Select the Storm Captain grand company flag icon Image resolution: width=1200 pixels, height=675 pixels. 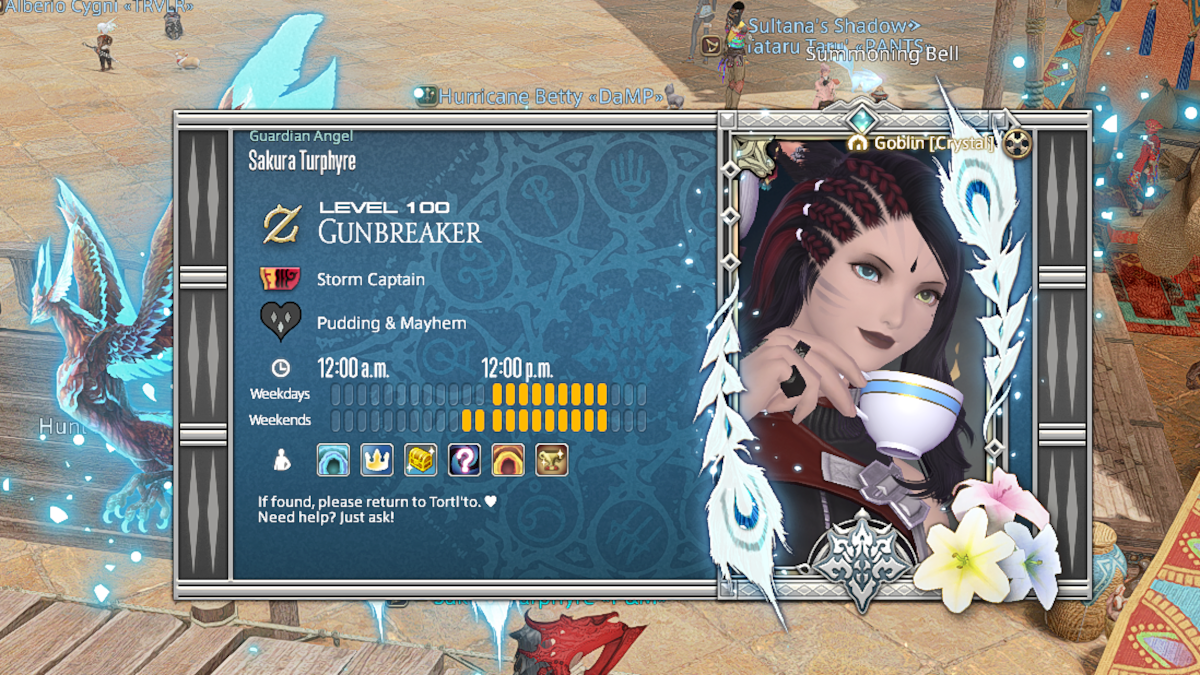coord(281,279)
